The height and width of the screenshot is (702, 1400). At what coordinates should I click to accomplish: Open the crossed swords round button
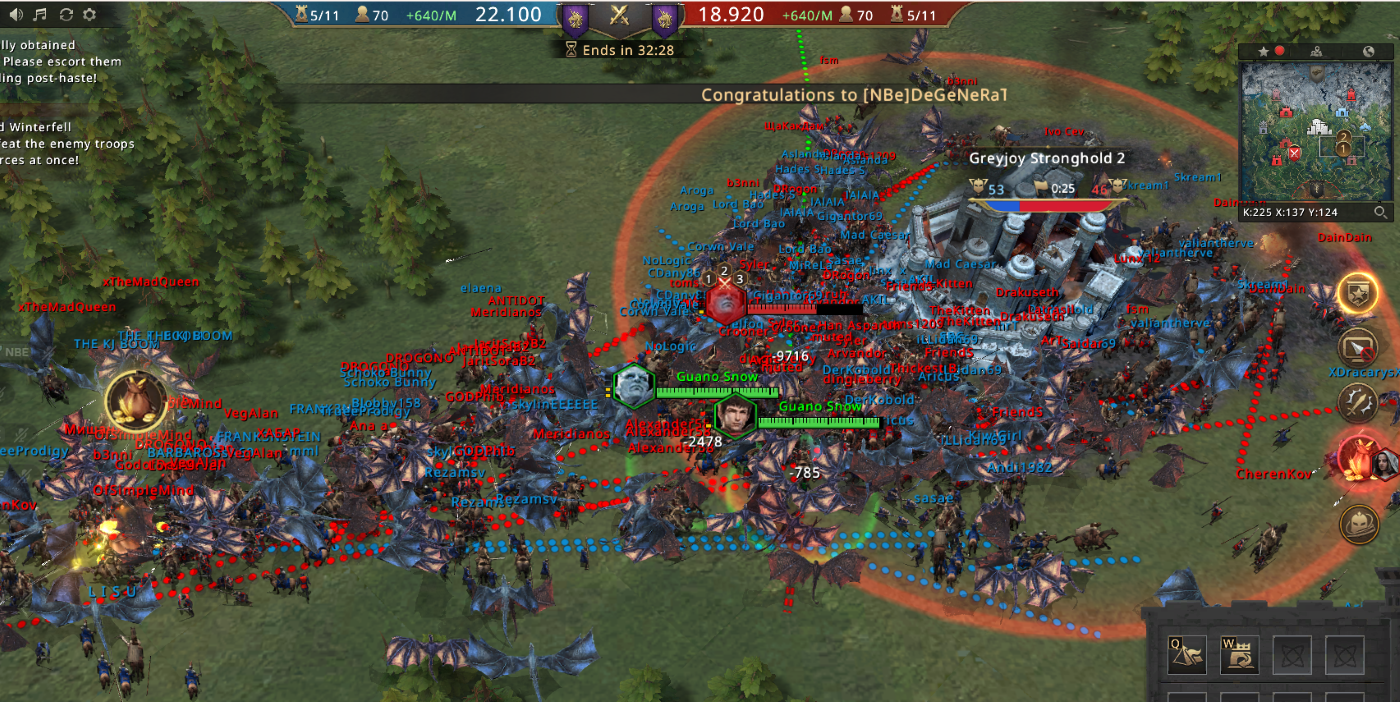point(1358,403)
